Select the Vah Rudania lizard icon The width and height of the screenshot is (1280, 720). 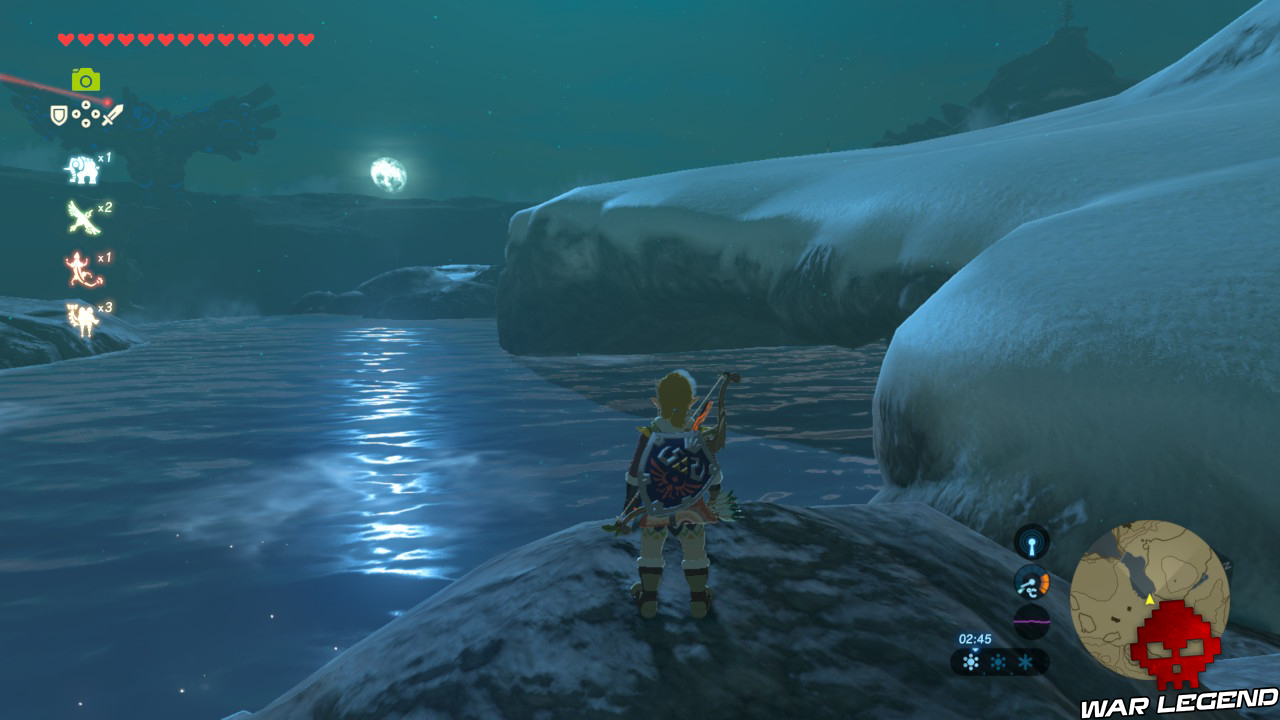(80, 265)
